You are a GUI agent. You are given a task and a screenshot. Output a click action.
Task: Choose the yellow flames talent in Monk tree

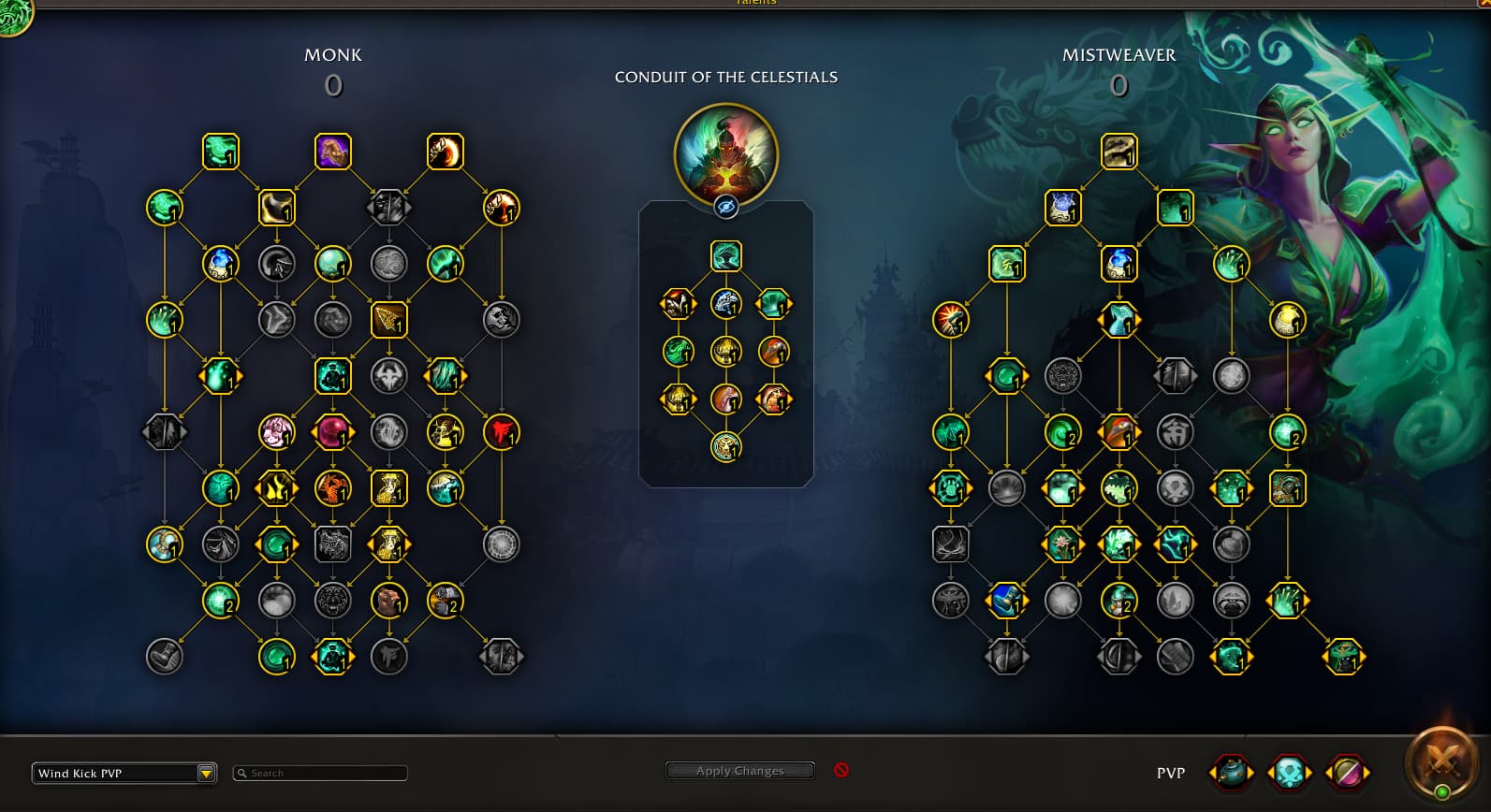coord(276,488)
